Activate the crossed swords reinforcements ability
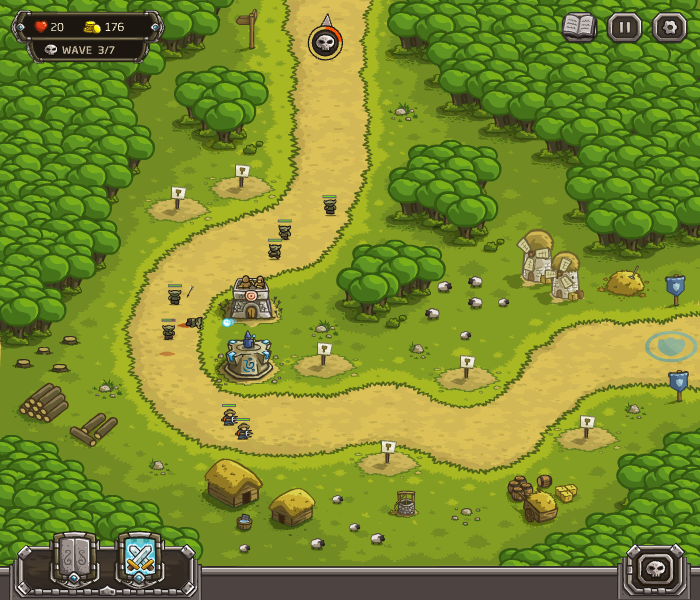Image resolution: width=700 pixels, height=600 pixels. coord(140,559)
